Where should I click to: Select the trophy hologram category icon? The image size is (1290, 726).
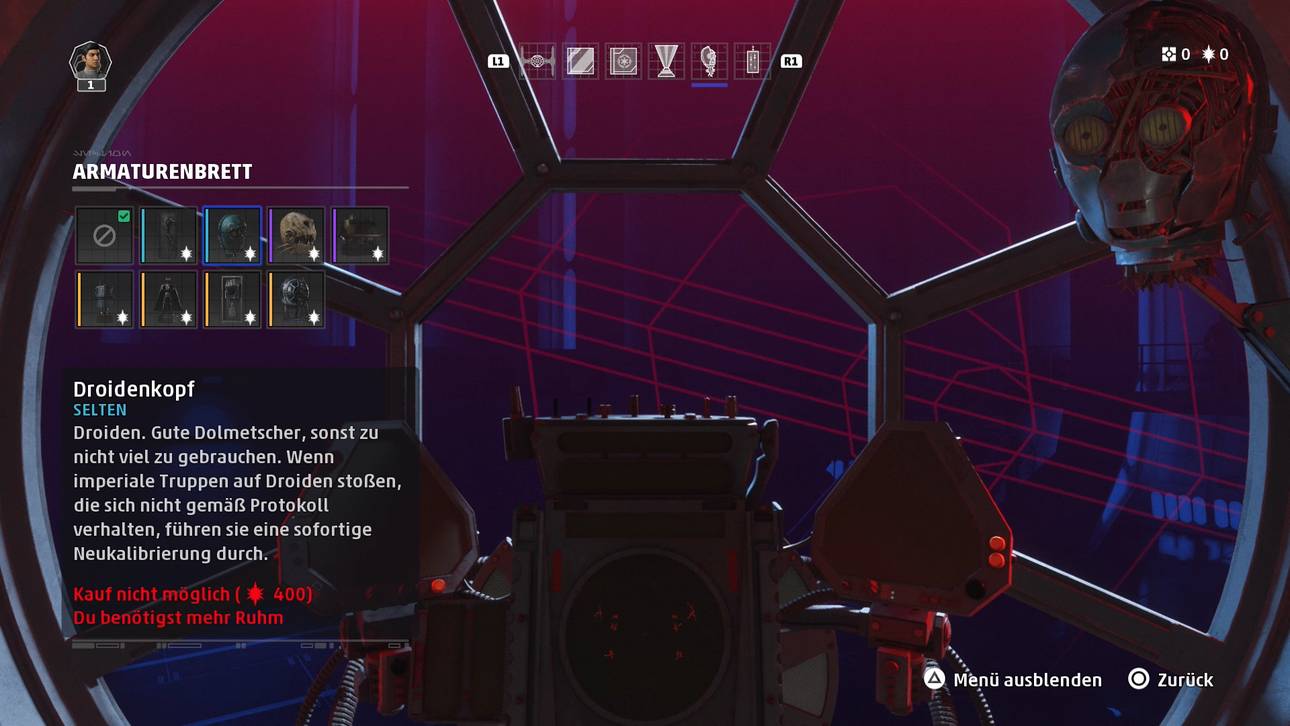pos(666,60)
